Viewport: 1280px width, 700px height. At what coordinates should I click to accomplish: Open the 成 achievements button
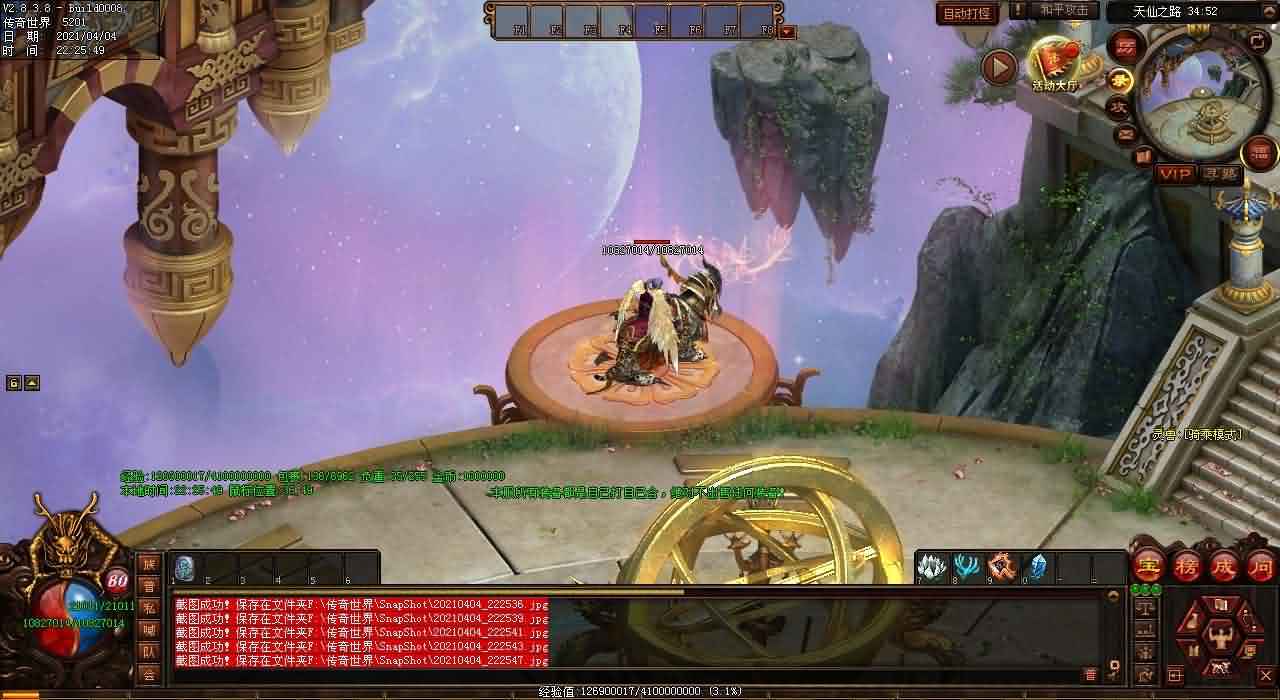[1224, 566]
